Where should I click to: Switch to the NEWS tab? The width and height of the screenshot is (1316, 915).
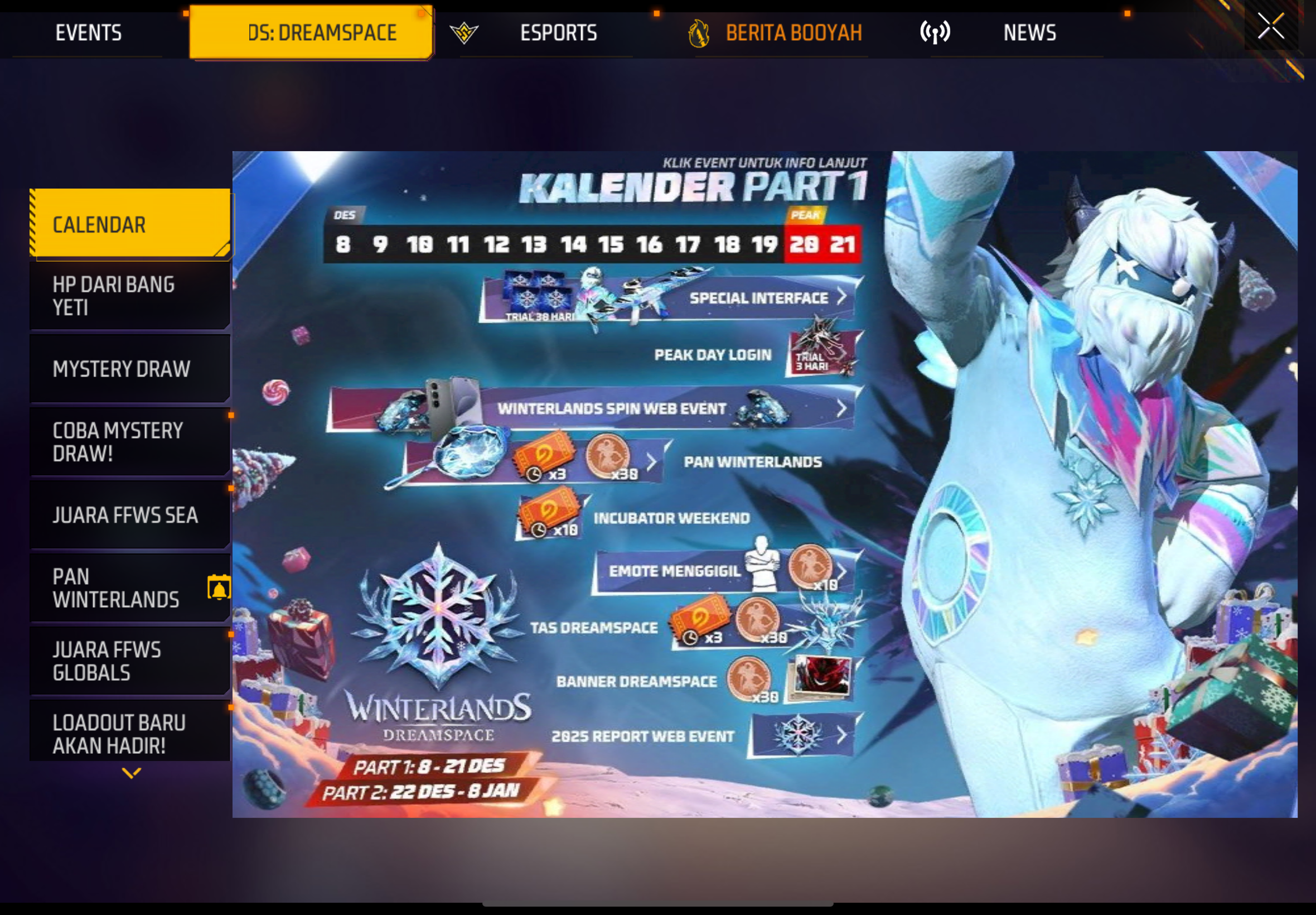click(1029, 33)
